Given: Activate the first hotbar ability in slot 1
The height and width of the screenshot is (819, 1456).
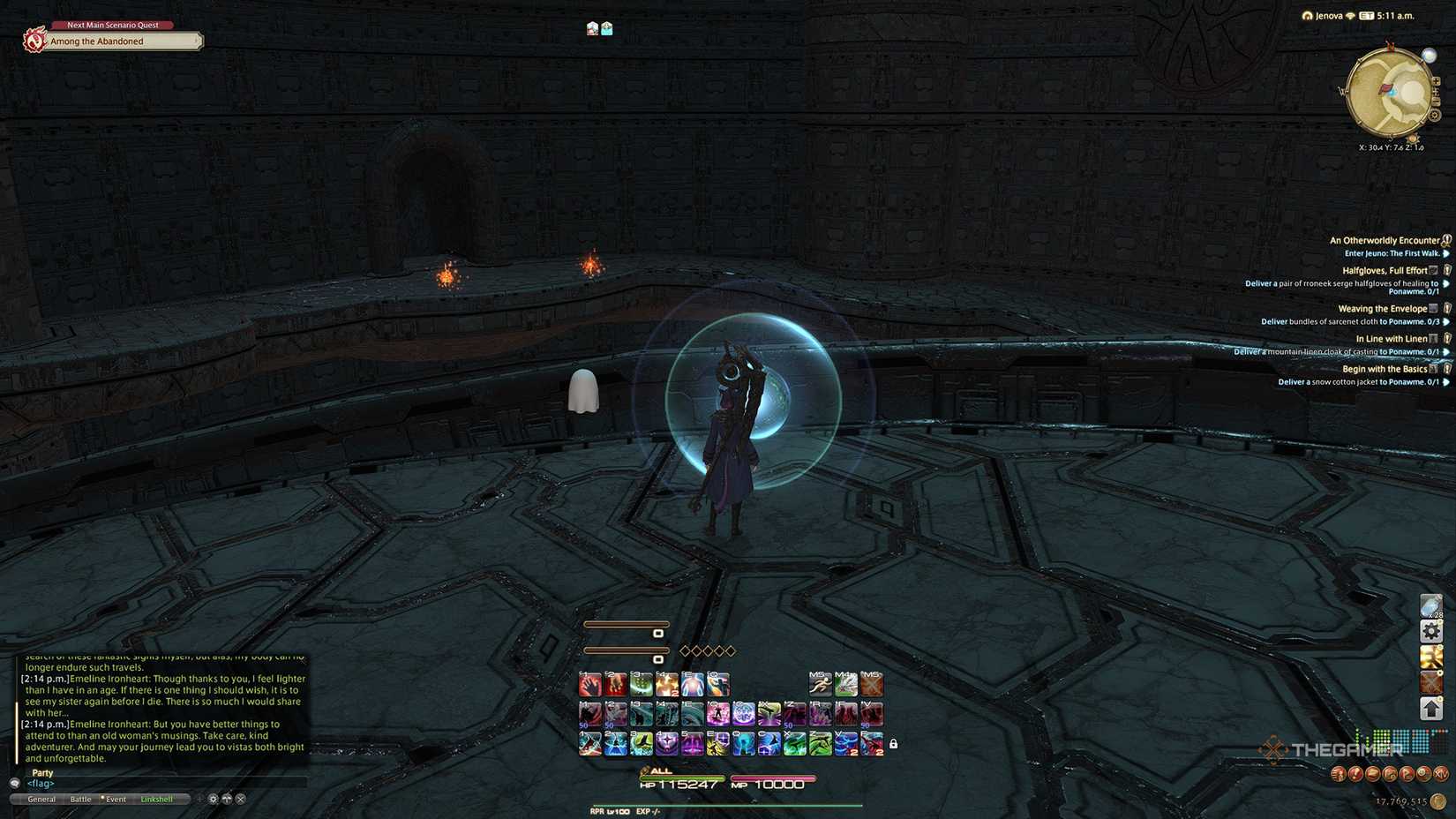Looking at the screenshot, I should [589, 683].
